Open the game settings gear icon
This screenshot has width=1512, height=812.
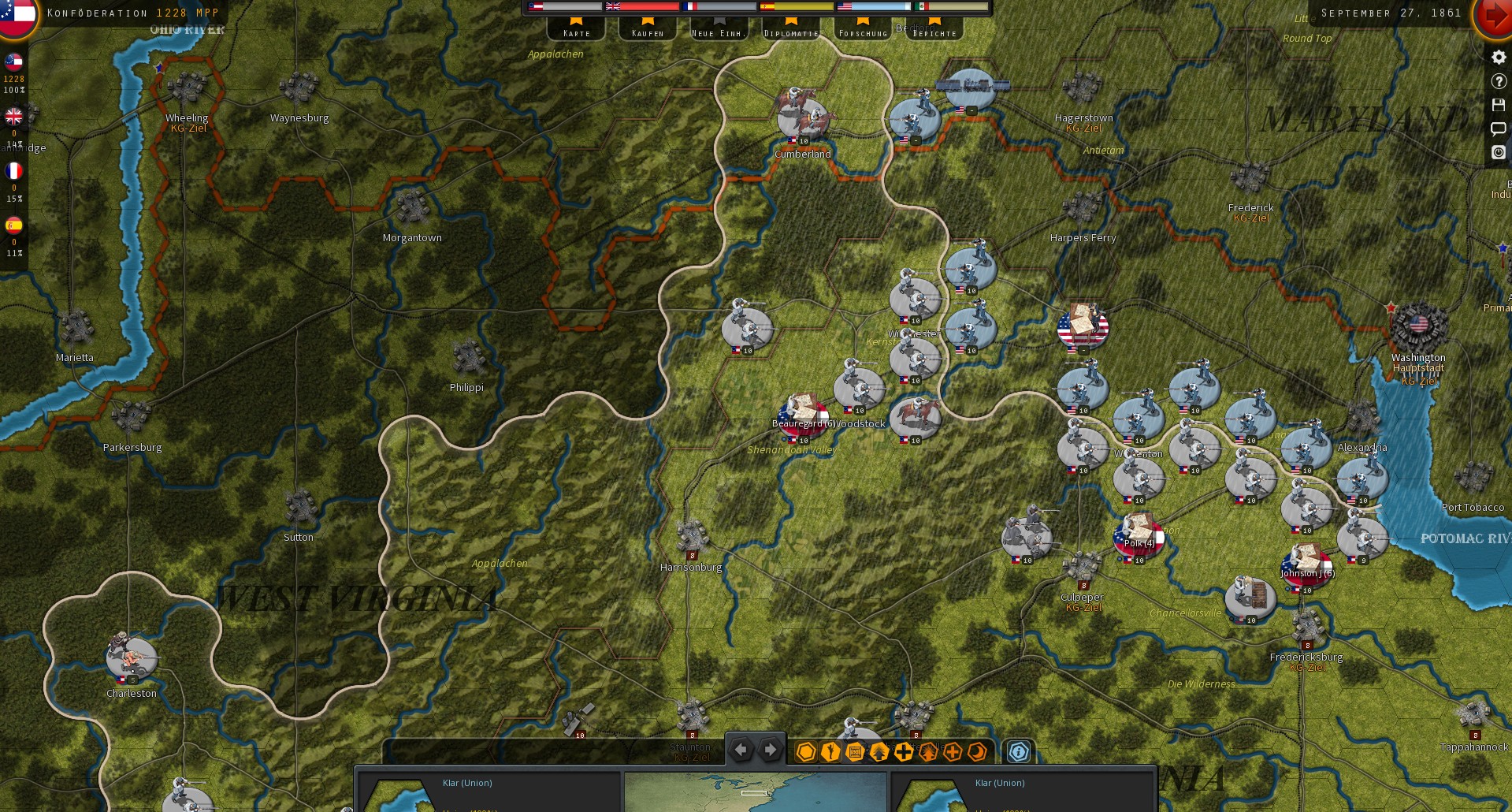point(1498,57)
